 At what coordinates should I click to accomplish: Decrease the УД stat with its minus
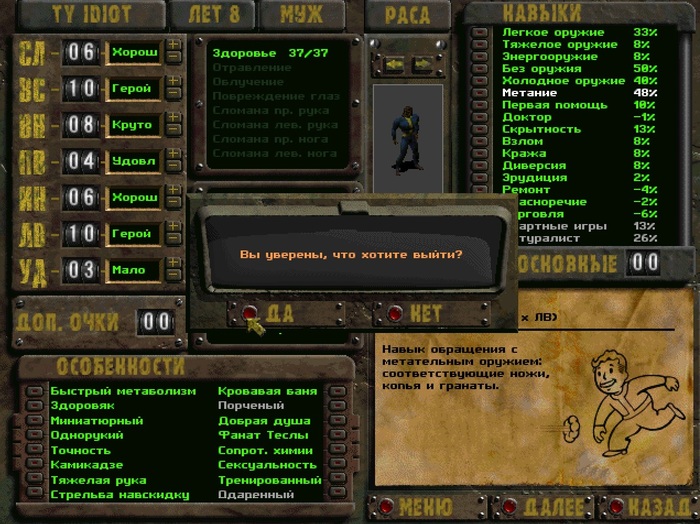pos(174,276)
